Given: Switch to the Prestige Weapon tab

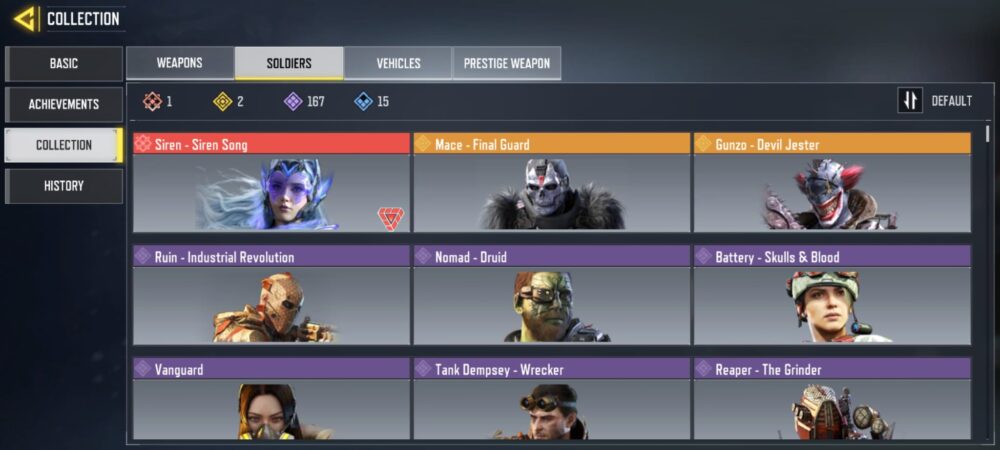Looking at the screenshot, I should (x=507, y=63).
